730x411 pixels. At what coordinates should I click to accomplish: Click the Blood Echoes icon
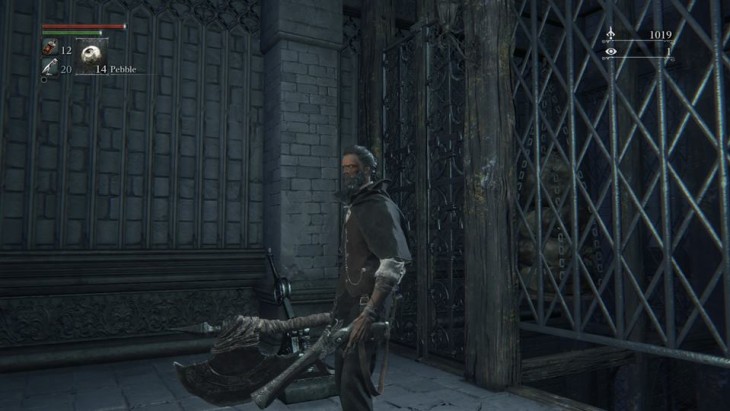point(612,35)
